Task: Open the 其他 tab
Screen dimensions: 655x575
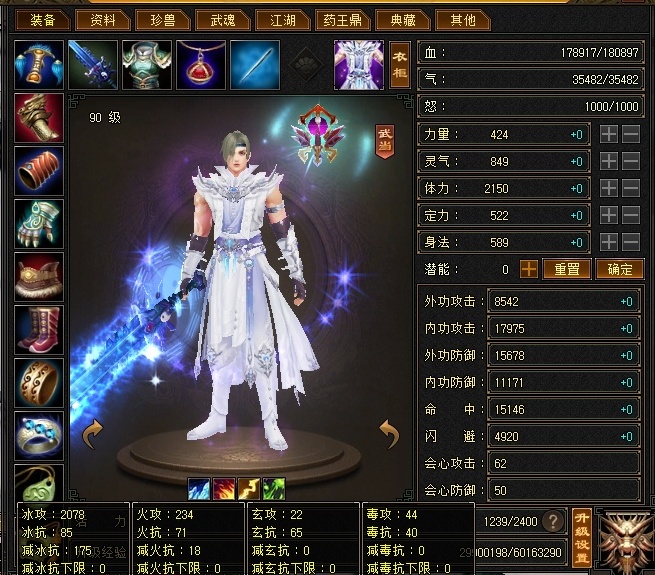Action: pos(462,19)
